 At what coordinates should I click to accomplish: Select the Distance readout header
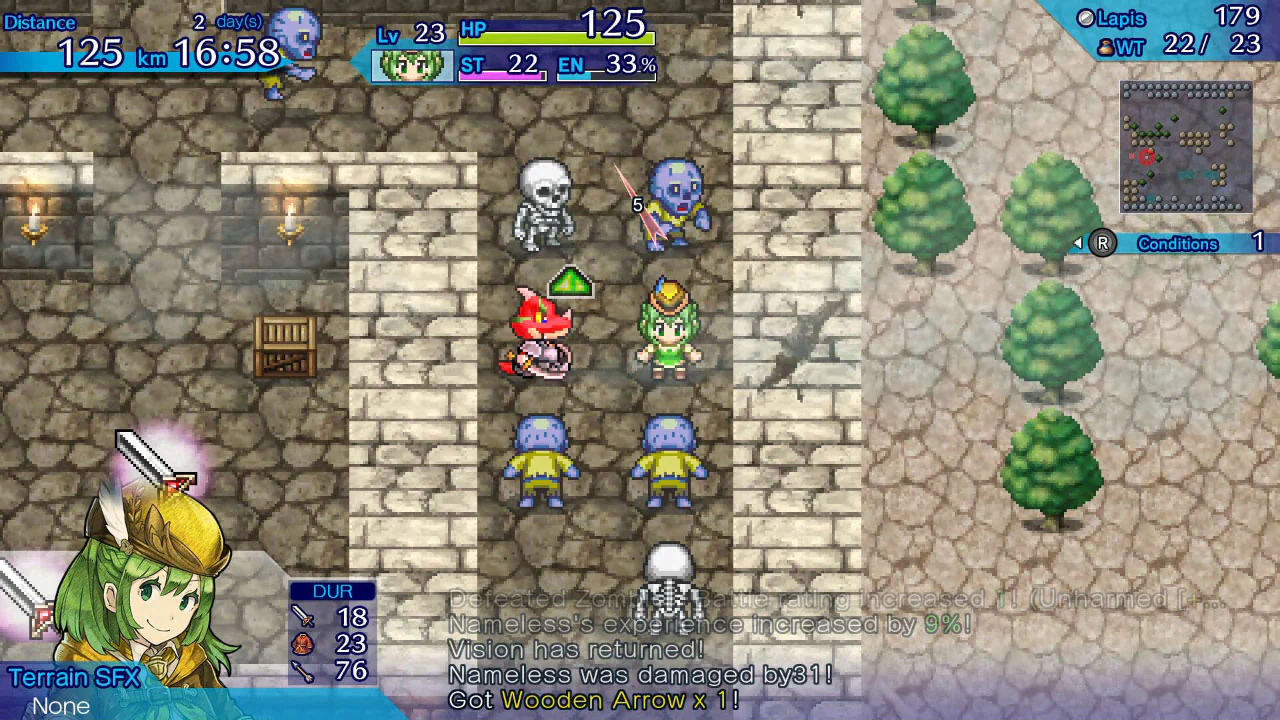coord(40,22)
